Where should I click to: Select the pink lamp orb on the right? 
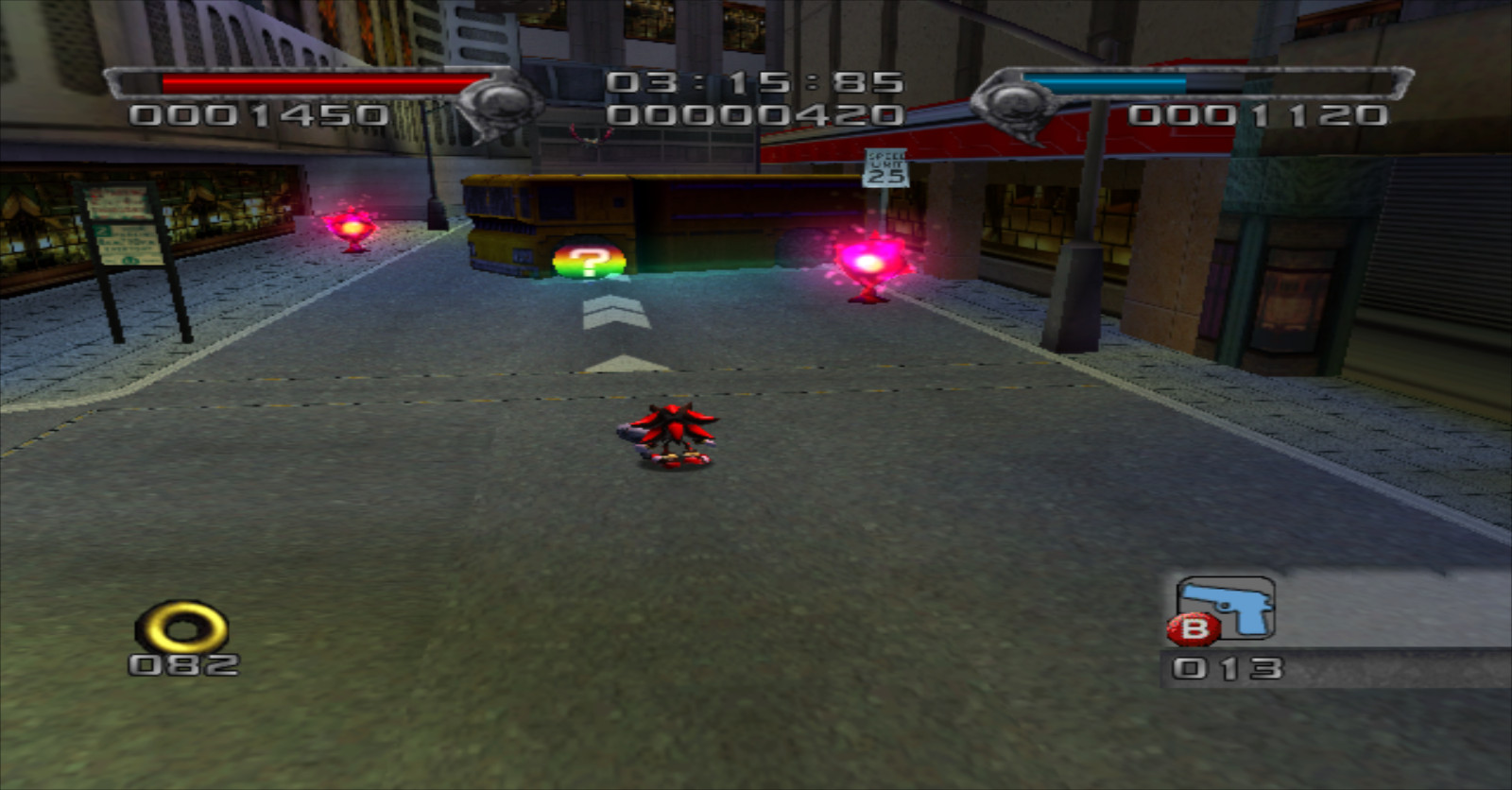pos(866,262)
